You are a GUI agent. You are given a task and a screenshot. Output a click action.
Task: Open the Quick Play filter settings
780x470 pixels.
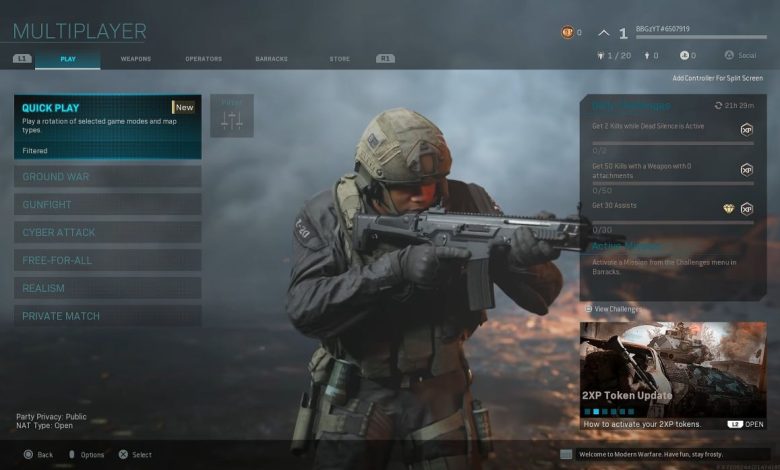point(232,116)
